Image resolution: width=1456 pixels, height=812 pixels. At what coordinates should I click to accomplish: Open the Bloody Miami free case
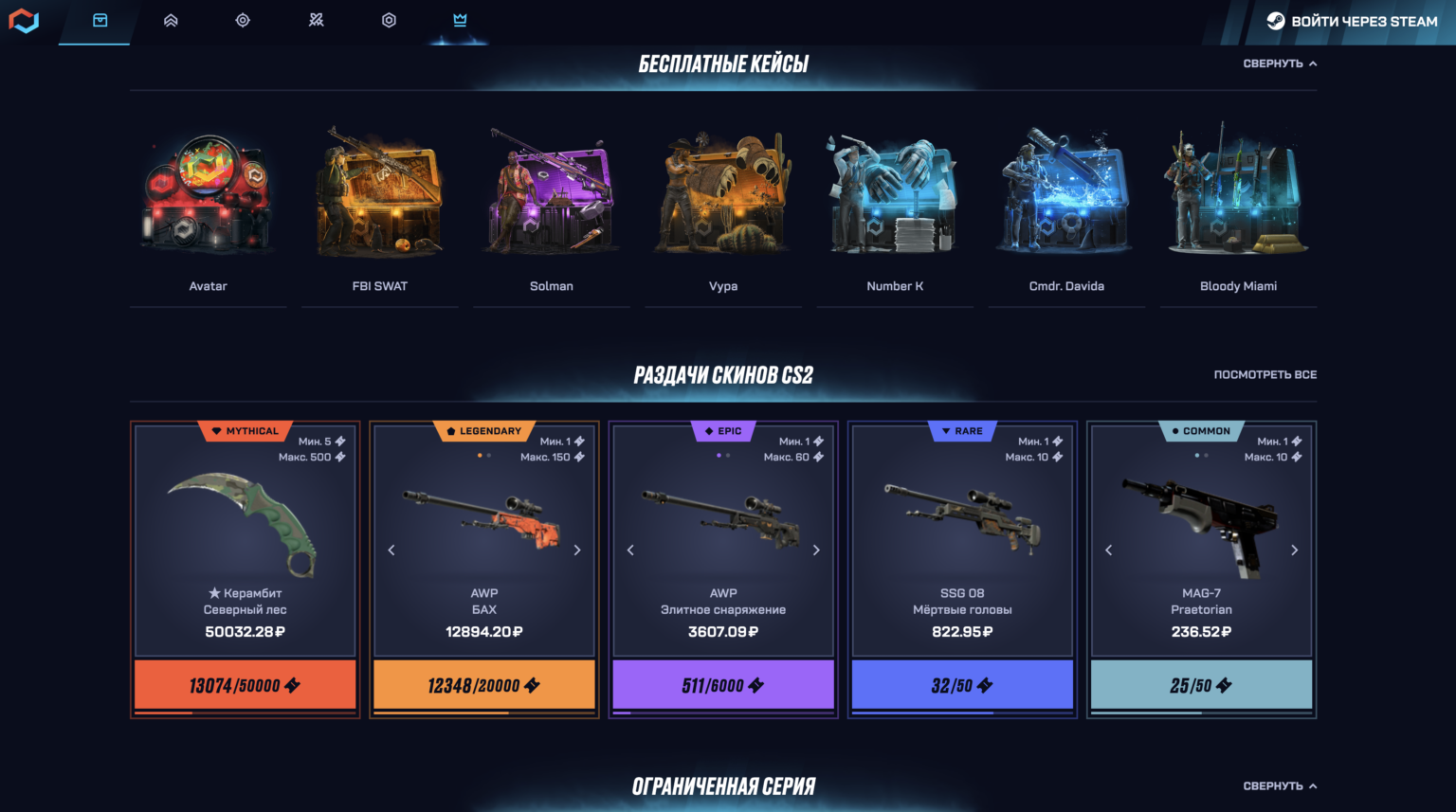(1237, 194)
